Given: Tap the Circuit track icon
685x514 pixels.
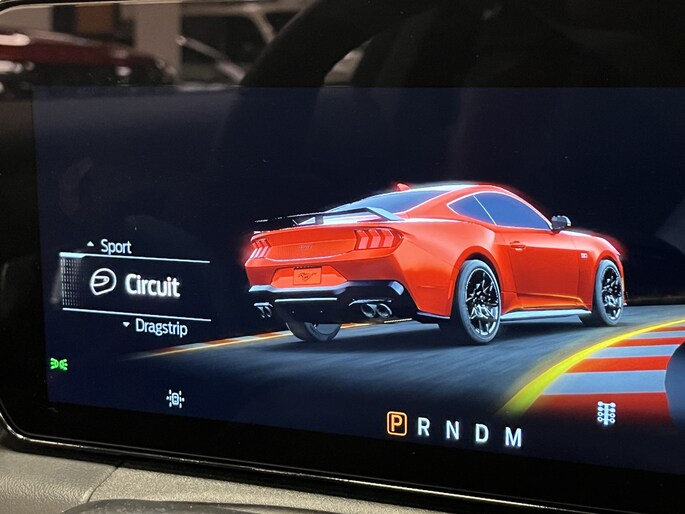Looking at the screenshot, I should point(103,283).
